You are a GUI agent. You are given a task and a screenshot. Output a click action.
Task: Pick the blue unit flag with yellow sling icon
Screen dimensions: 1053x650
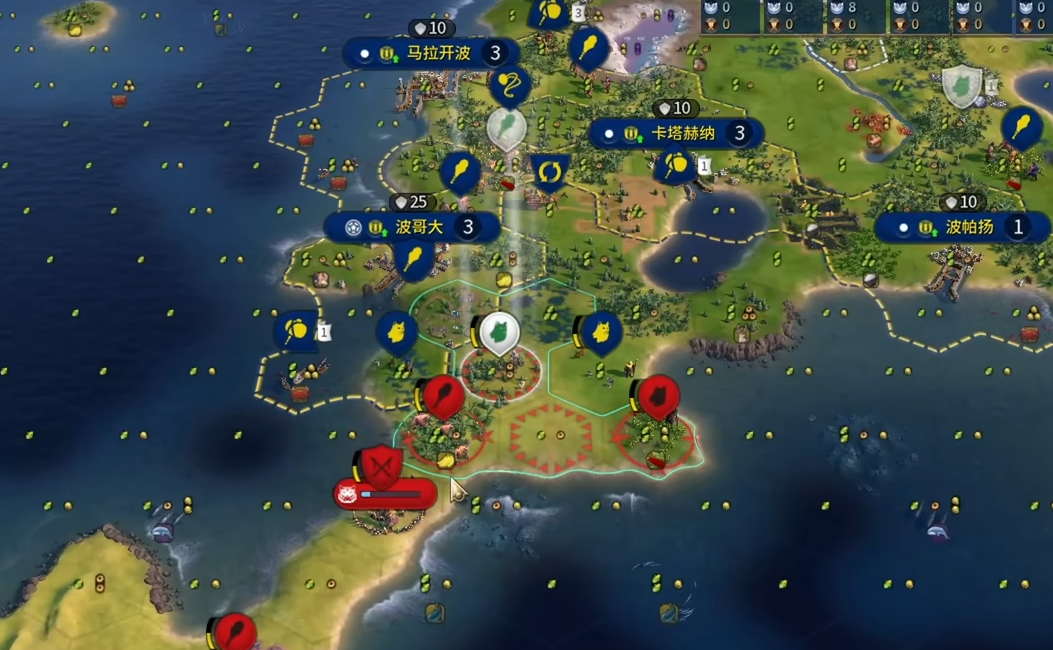pos(510,87)
